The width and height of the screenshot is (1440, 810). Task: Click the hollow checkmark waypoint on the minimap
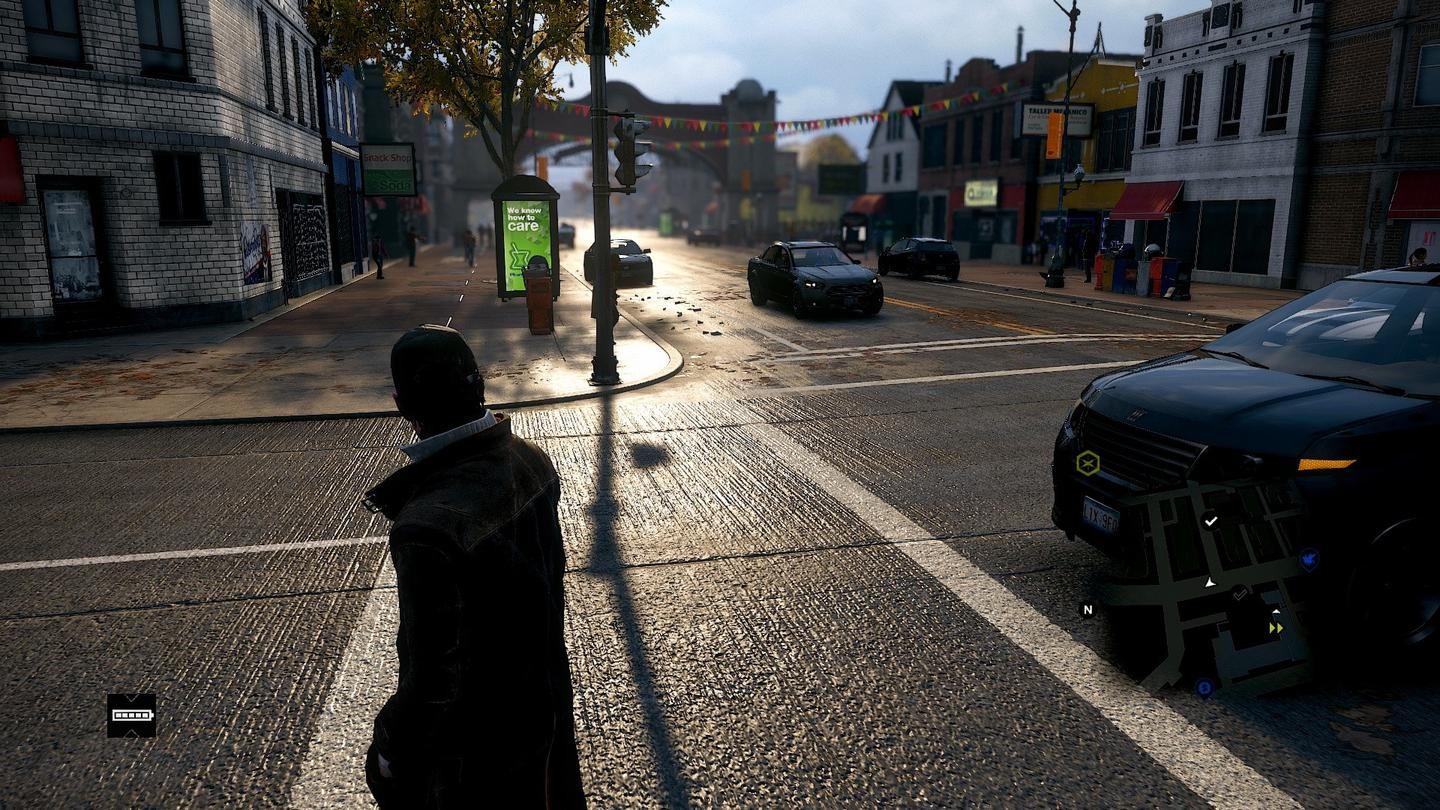(1240, 594)
